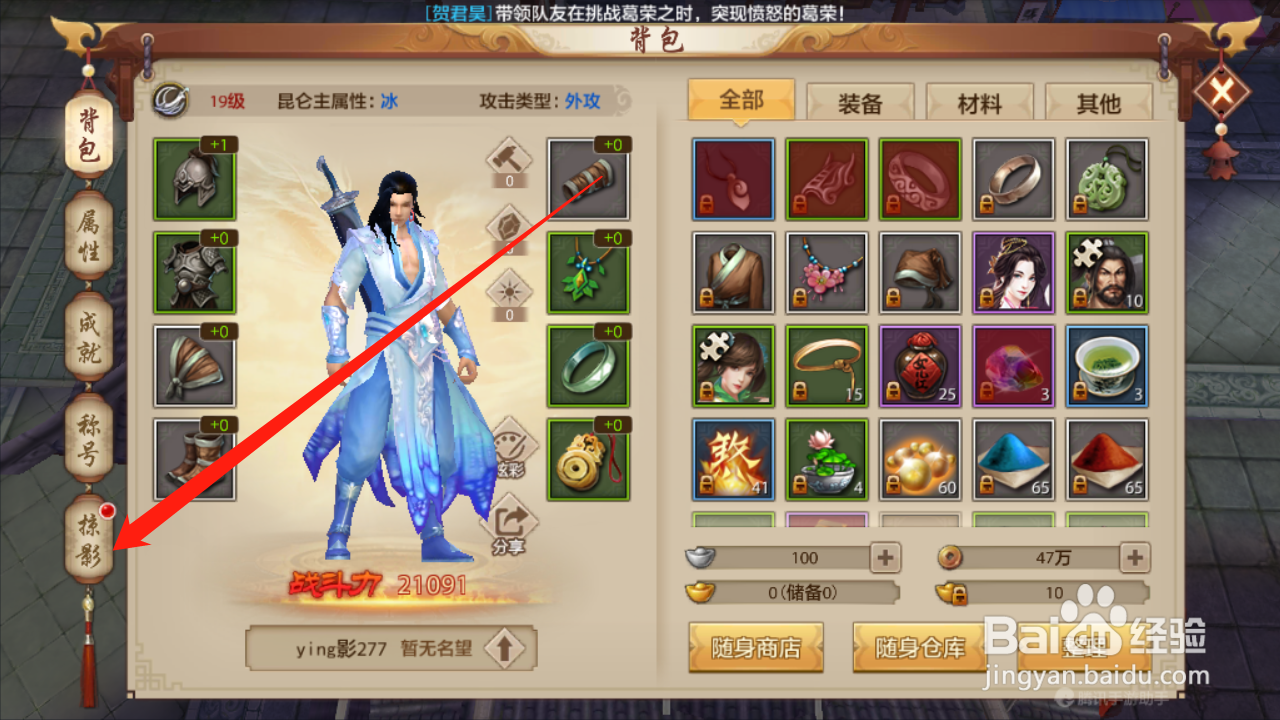Click the 随身商店 portable shop button
This screenshot has width=1280, height=720.
coord(756,647)
